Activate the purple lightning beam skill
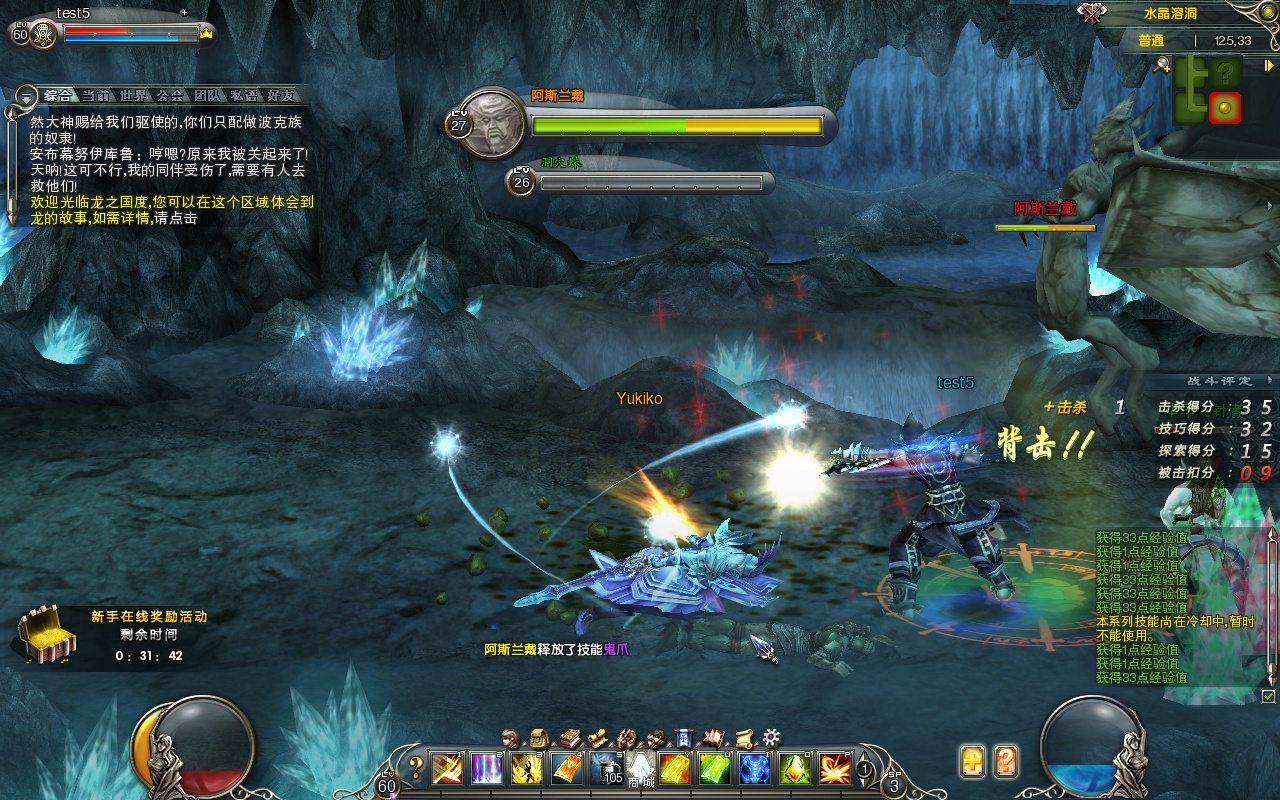Viewport: 1280px width, 800px height. coord(486,768)
